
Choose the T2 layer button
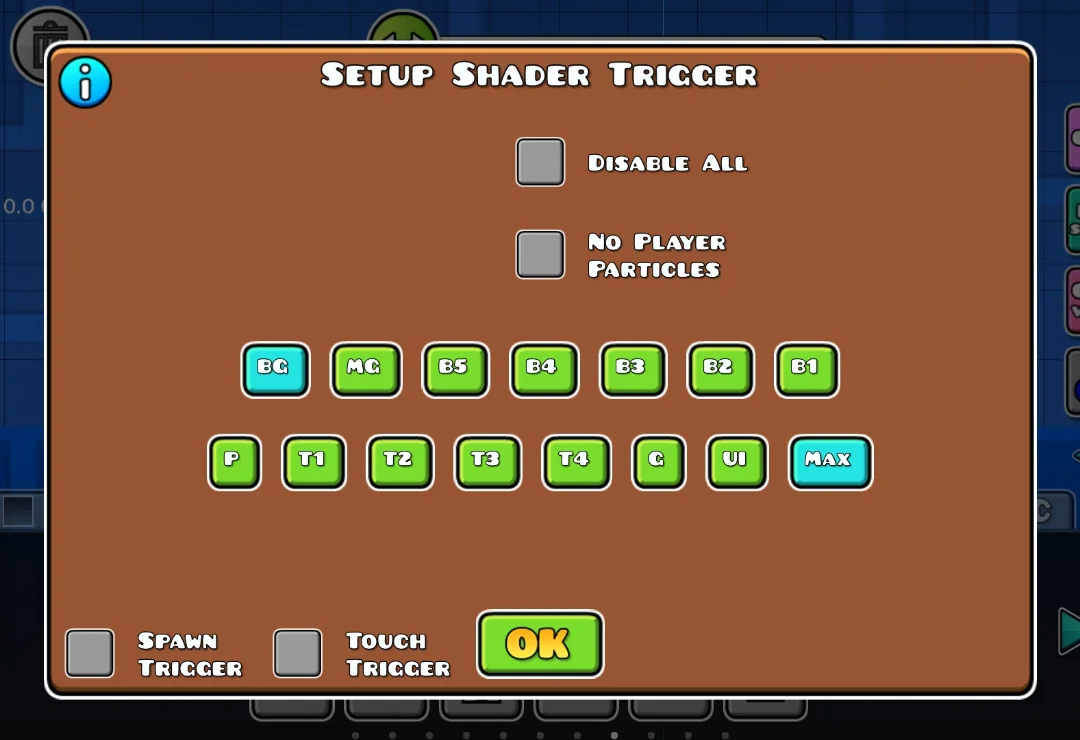pyautogui.click(x=400, y=462)
